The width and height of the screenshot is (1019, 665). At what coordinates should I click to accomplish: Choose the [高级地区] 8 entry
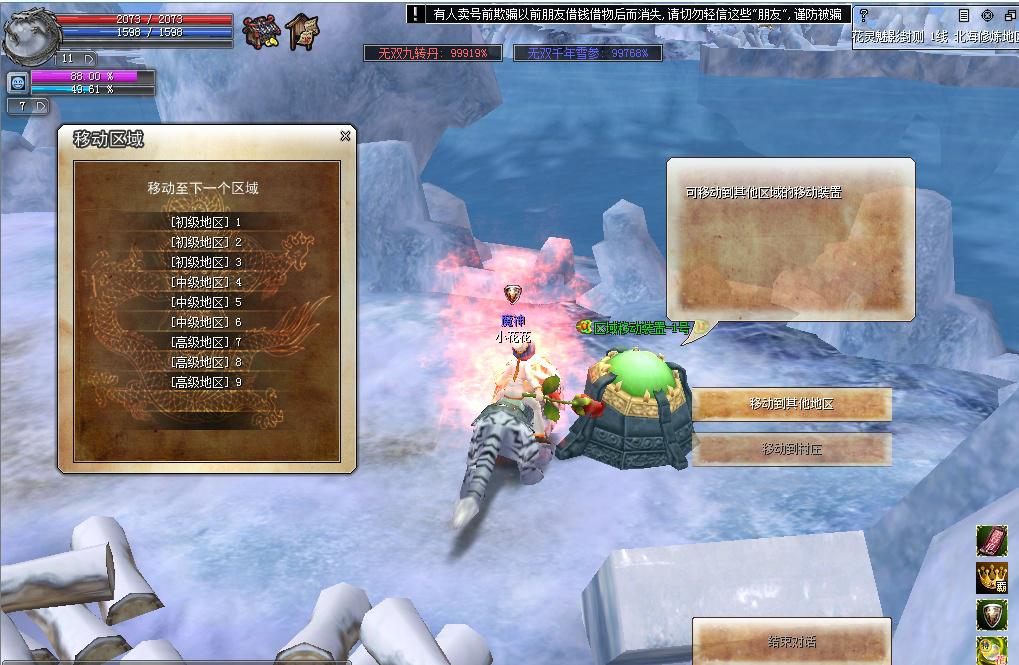[206, 362]
